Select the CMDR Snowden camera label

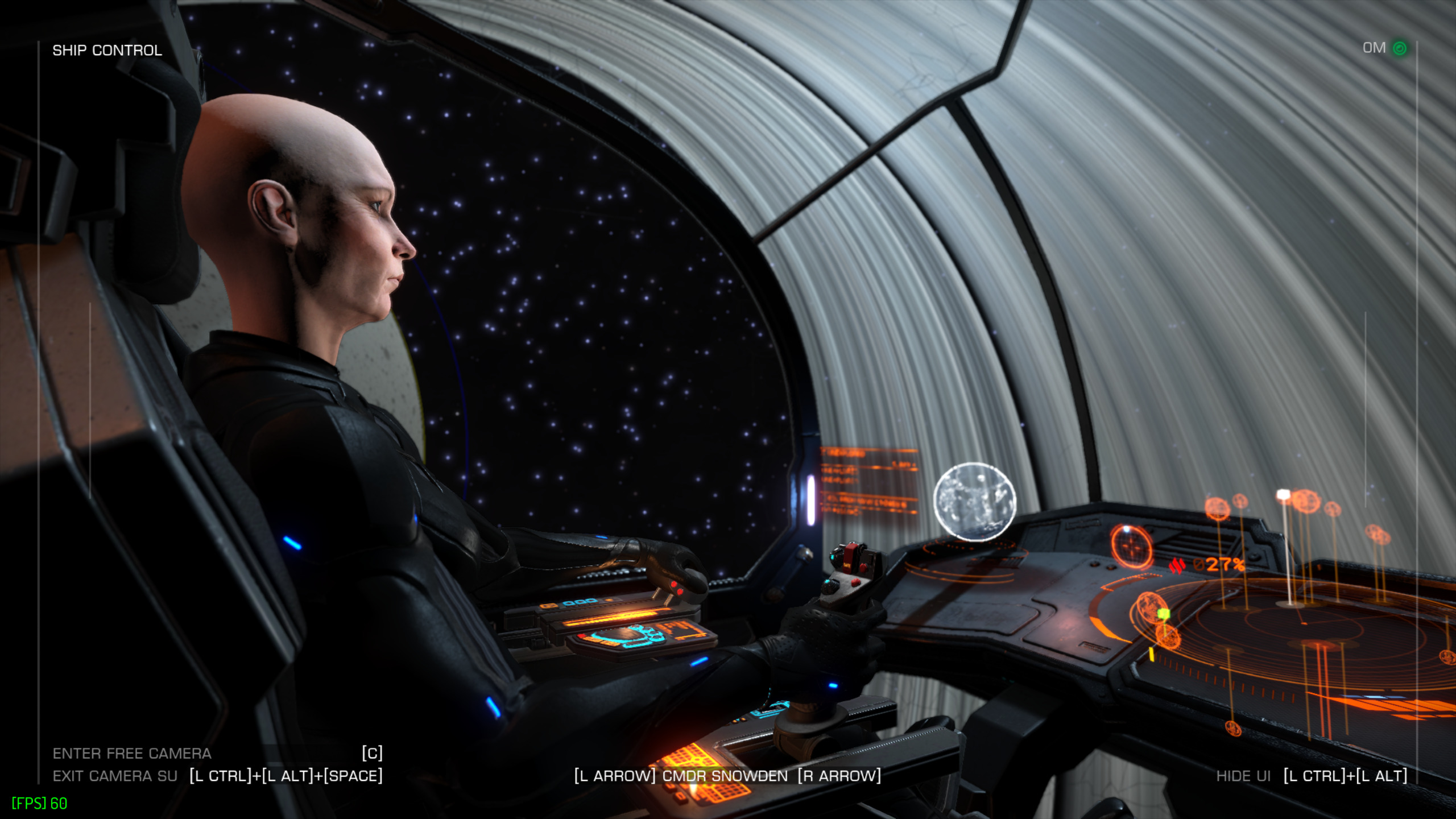tap(725, 776)
